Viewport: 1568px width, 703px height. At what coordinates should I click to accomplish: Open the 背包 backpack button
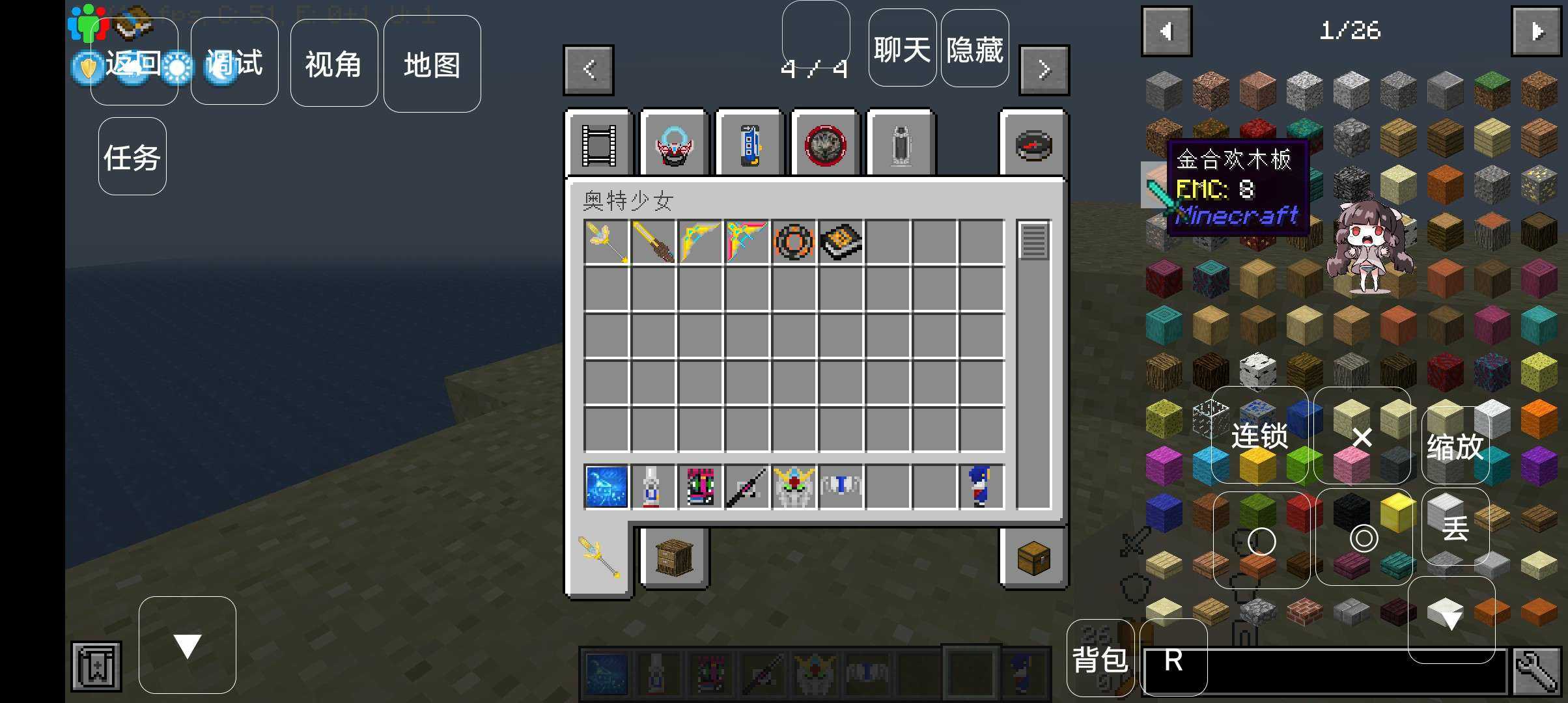[x=1100, y=659]
